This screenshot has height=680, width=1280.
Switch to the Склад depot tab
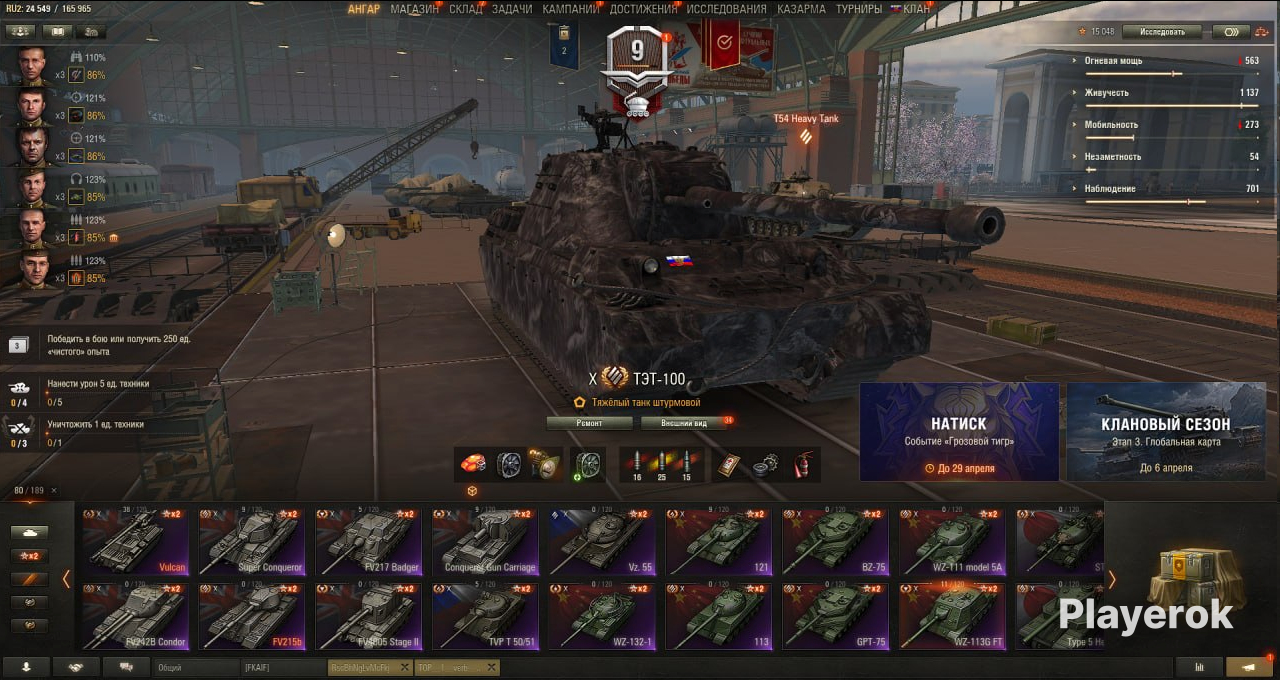tap(465, 9)
